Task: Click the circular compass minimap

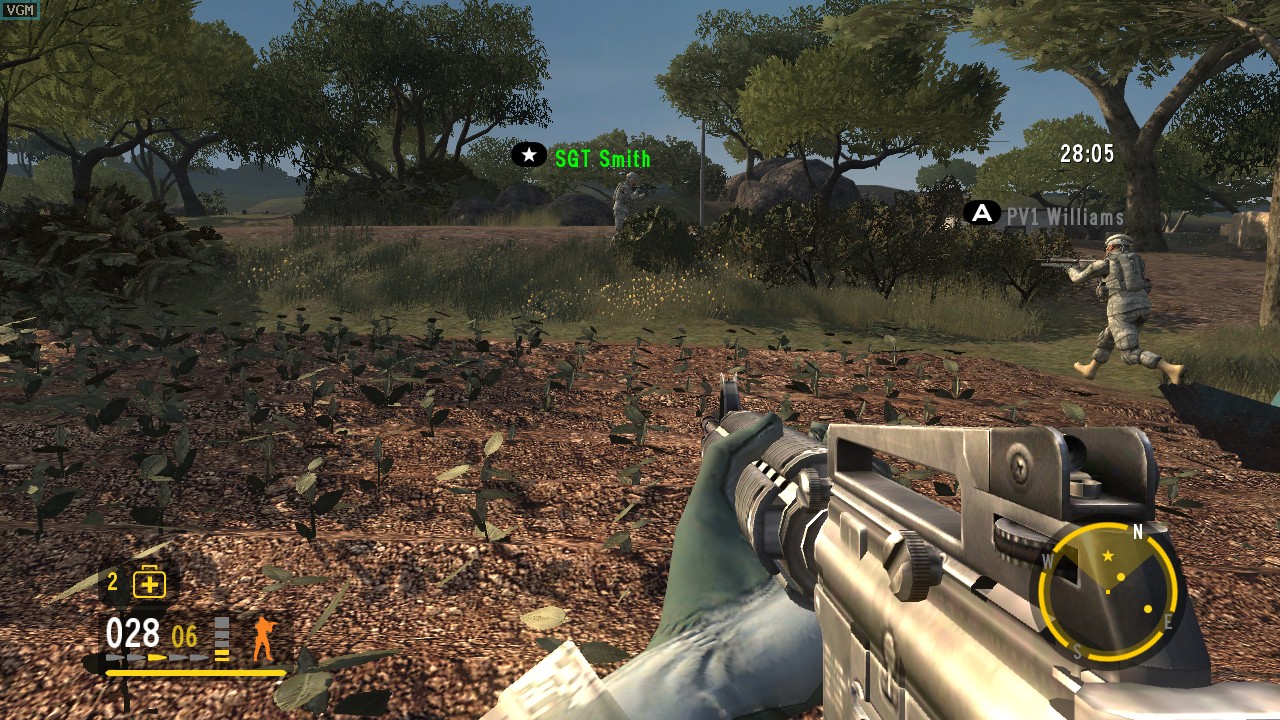Action: coord(1109,592)
